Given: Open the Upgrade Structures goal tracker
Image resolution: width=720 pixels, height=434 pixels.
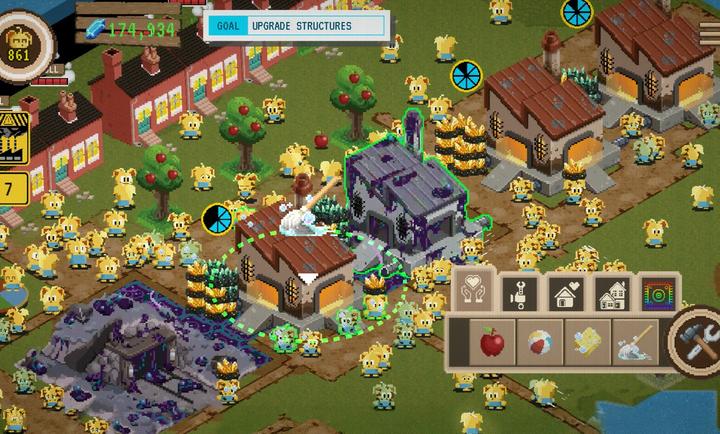Looking at the screenshot, I should [x=296, y=26].
